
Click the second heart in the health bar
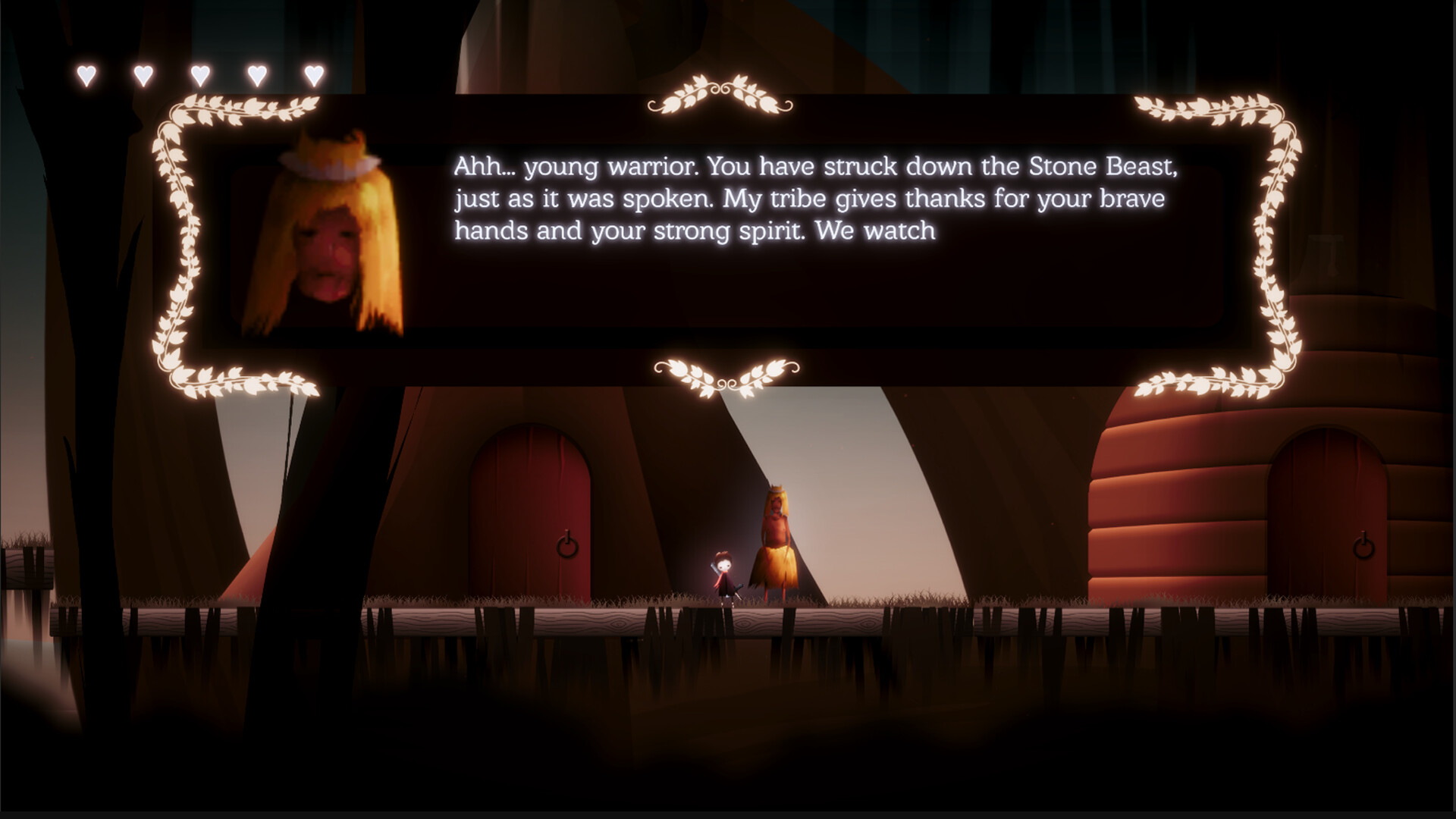pyautogui.click(x=143, y=76)
